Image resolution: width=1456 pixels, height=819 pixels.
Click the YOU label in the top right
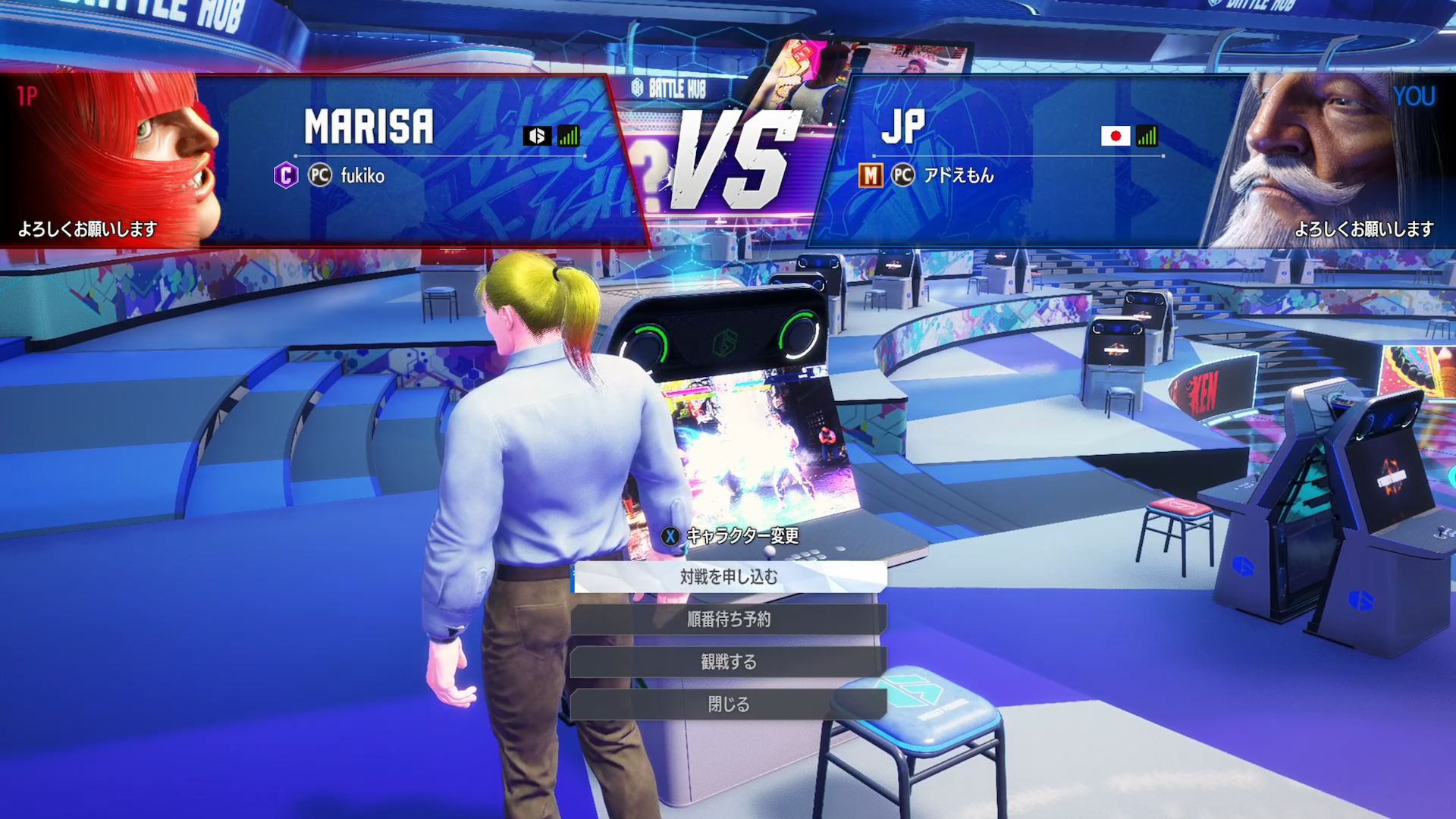point(1414,96)
